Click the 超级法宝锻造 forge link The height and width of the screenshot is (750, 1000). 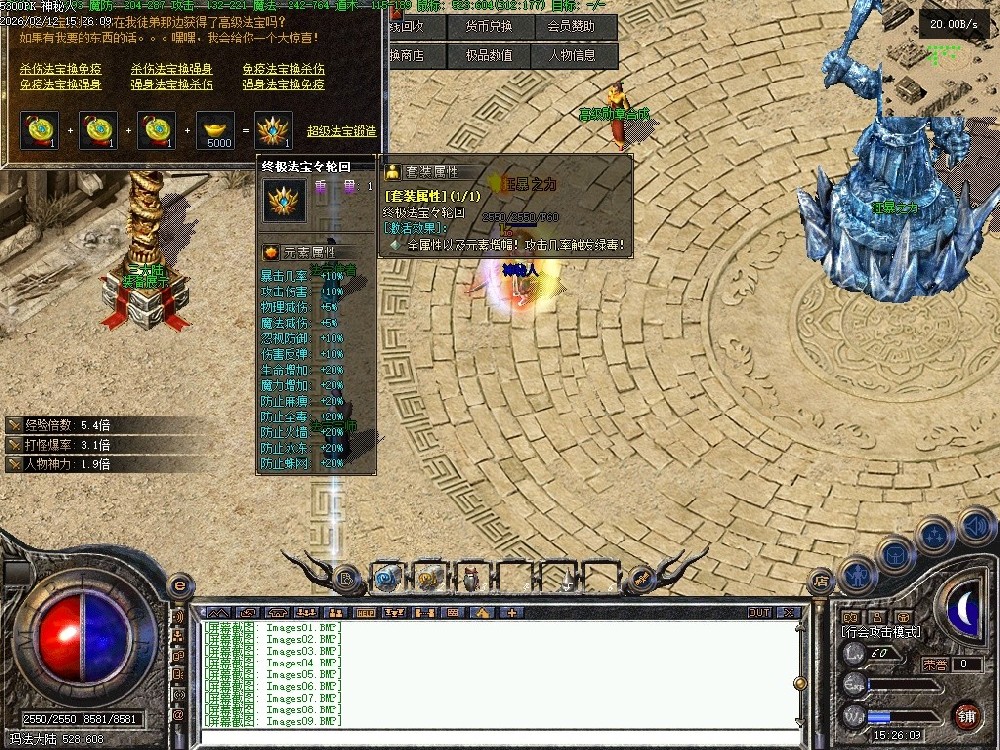[341, 130]
